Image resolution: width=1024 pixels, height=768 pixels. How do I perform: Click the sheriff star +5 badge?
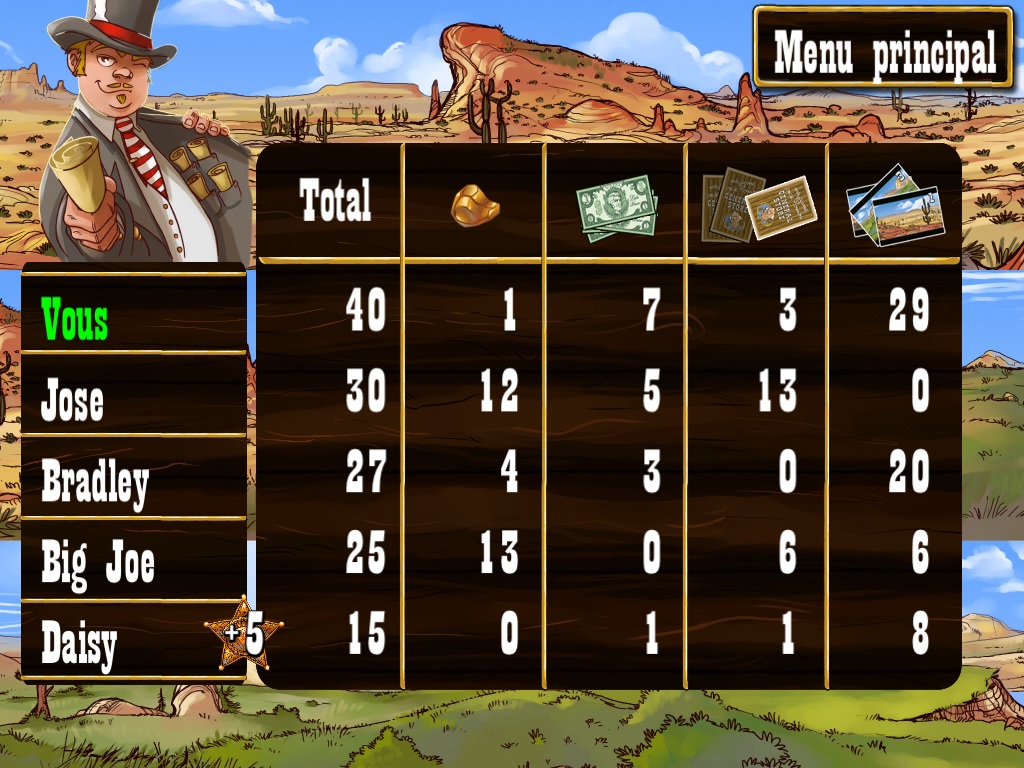[x=243, y=633]
